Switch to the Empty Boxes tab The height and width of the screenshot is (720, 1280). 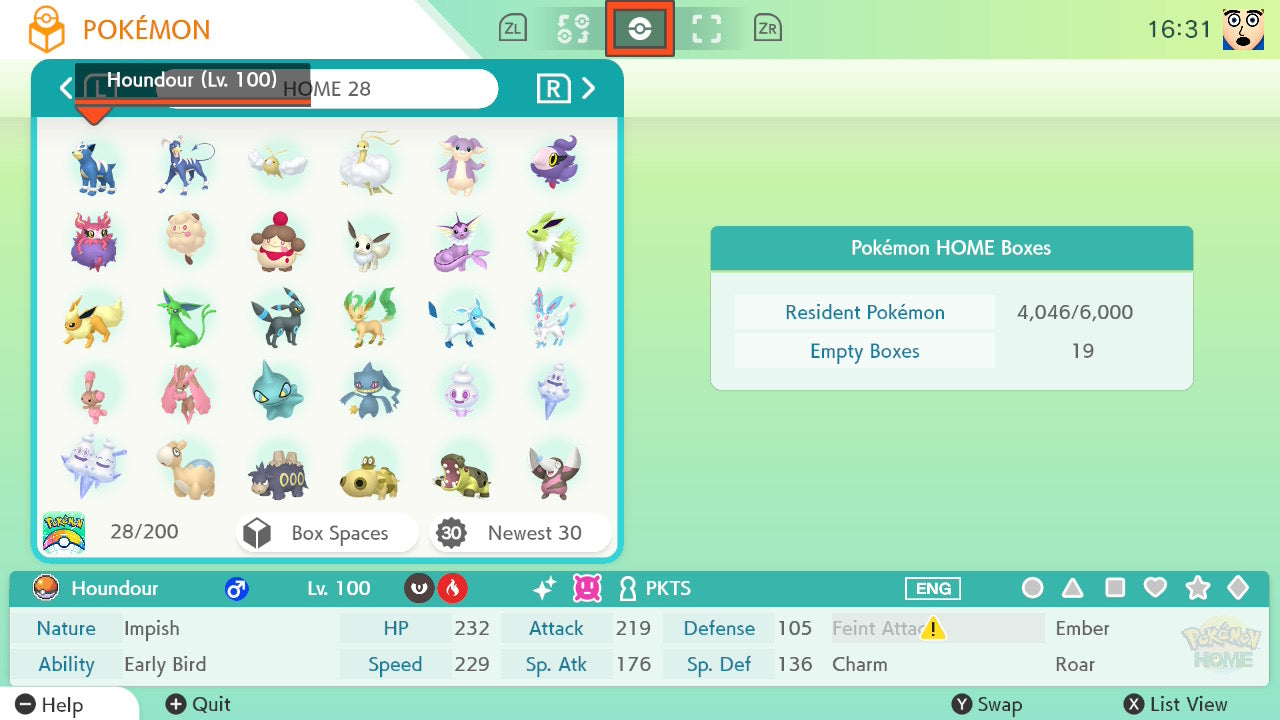tap(864, 351)
